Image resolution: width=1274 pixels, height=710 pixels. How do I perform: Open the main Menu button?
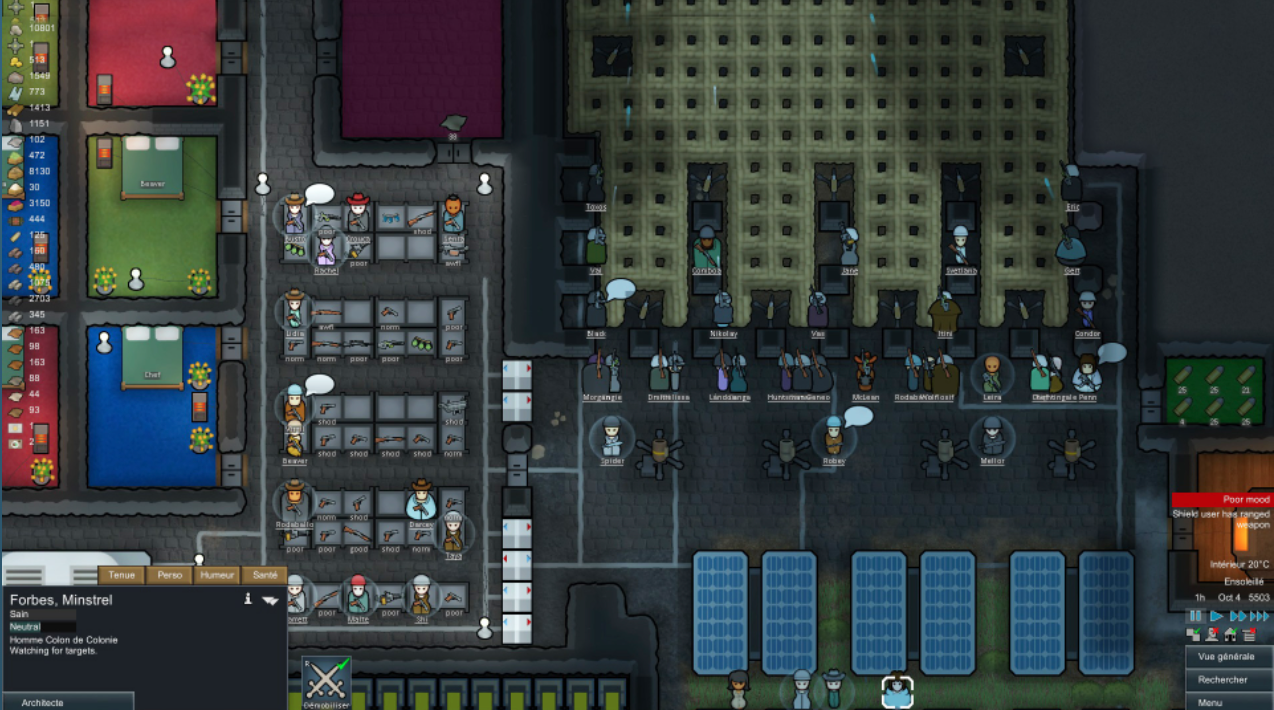click(1229, 702)
